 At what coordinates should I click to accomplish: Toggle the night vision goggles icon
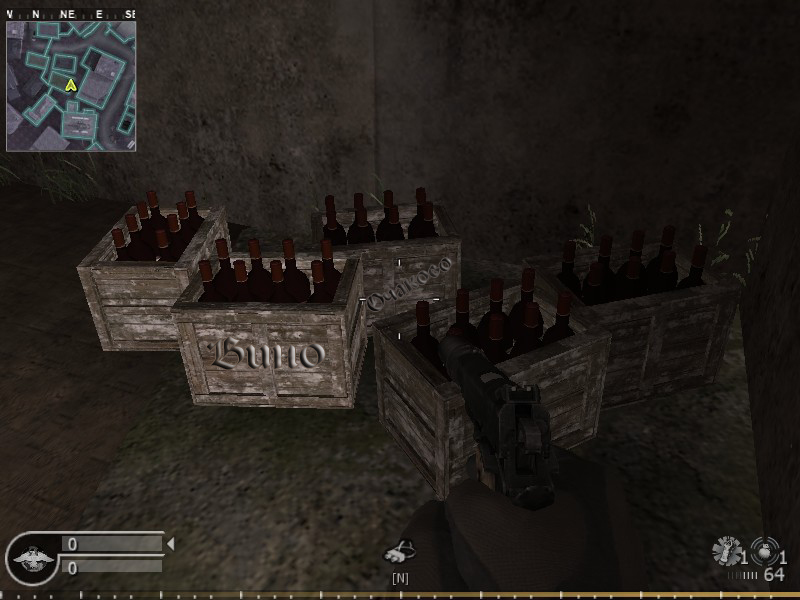tap(401, 553)
